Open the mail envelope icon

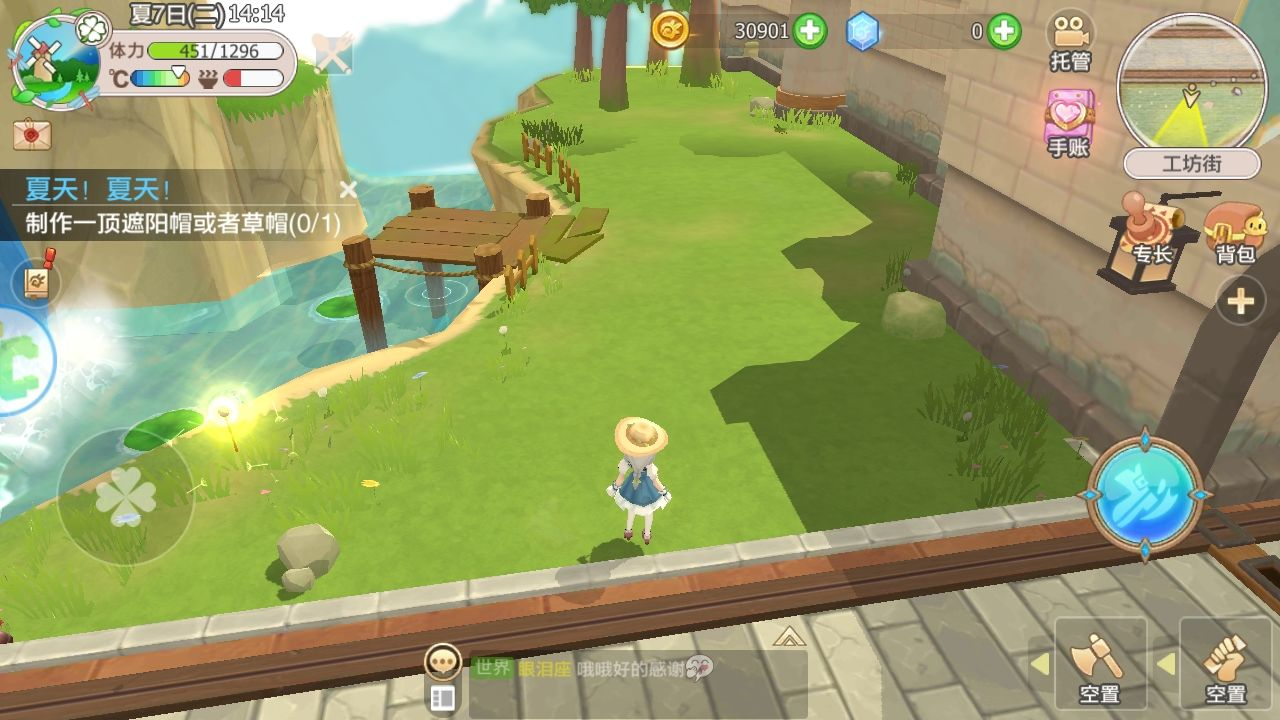click(x=32, y=132)
